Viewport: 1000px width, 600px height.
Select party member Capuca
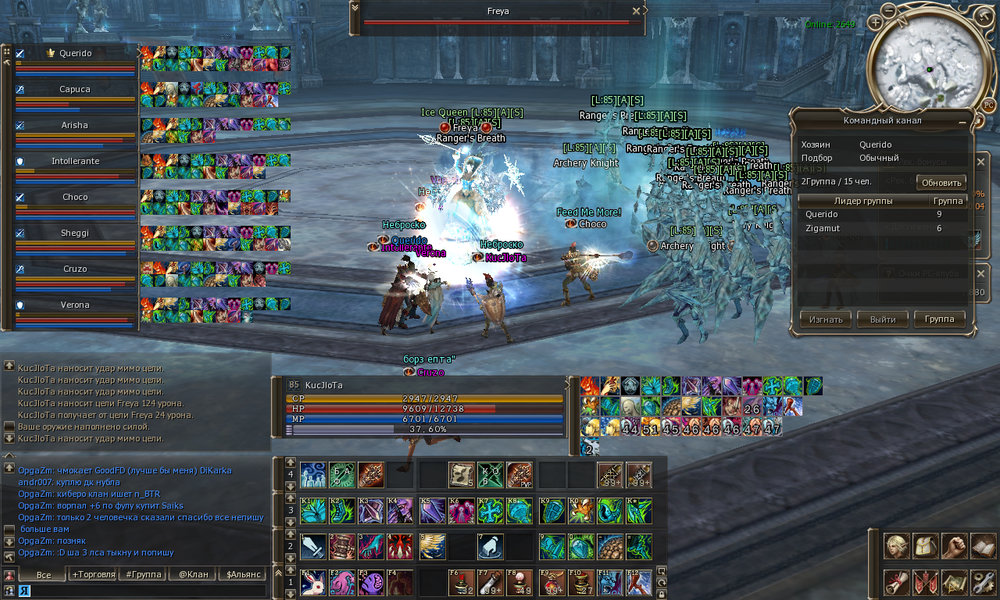pos(75,89)
